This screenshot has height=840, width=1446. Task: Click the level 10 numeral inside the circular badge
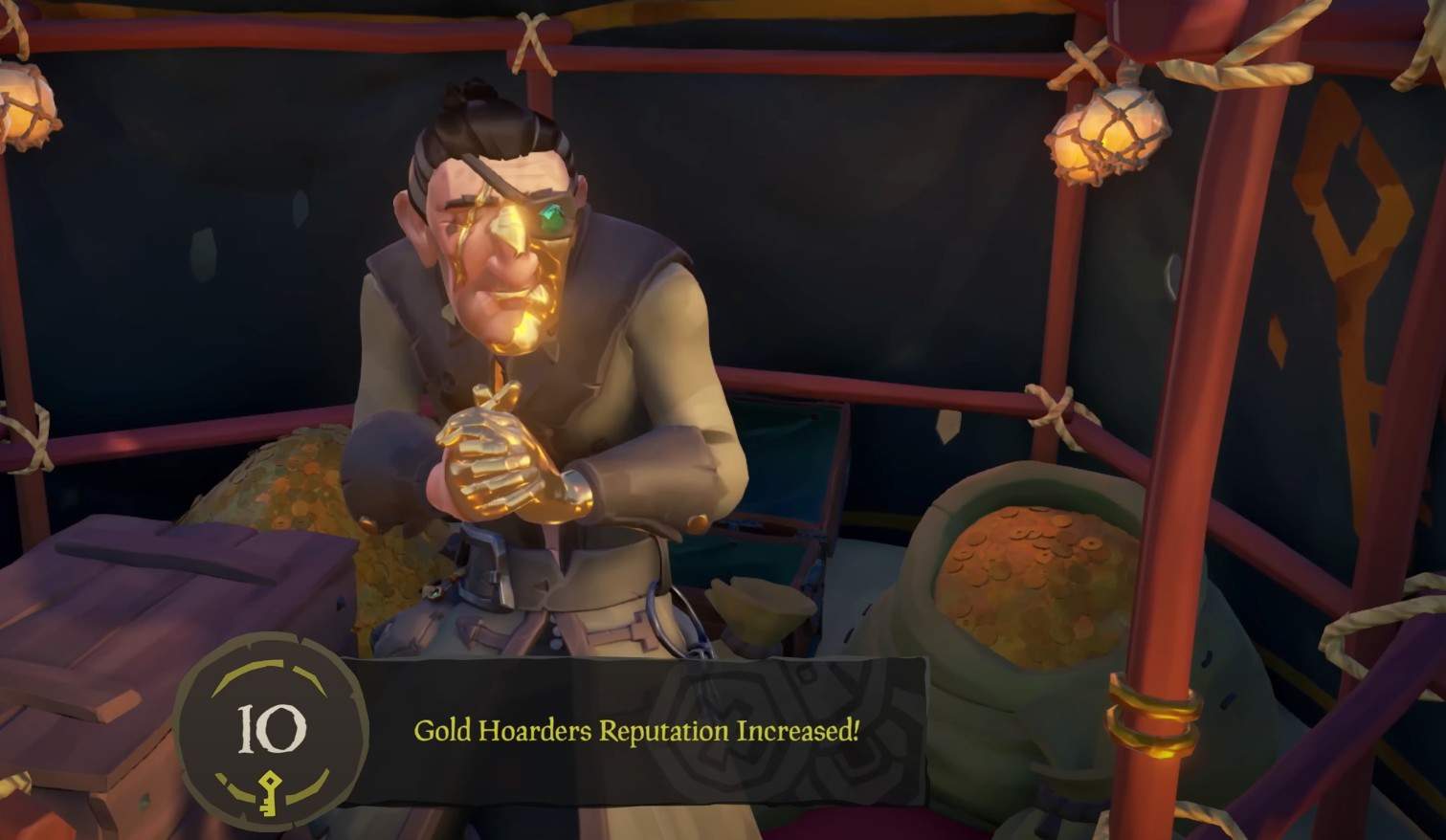[270, 731]
